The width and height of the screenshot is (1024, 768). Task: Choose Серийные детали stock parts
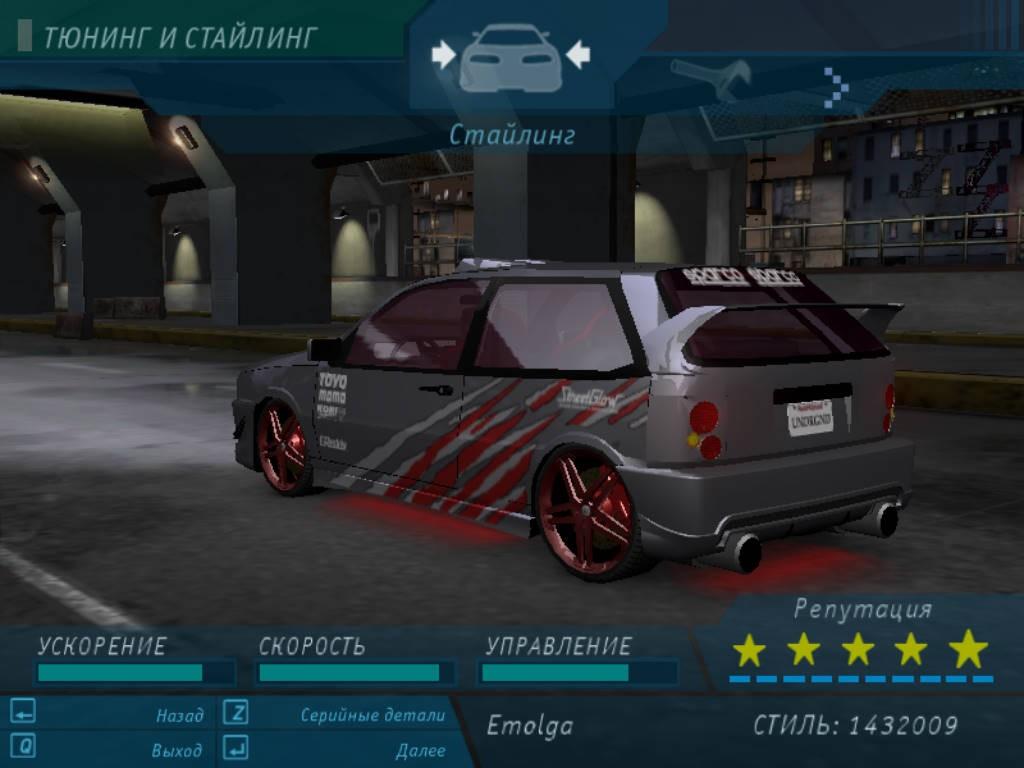(x=372, y=715)
